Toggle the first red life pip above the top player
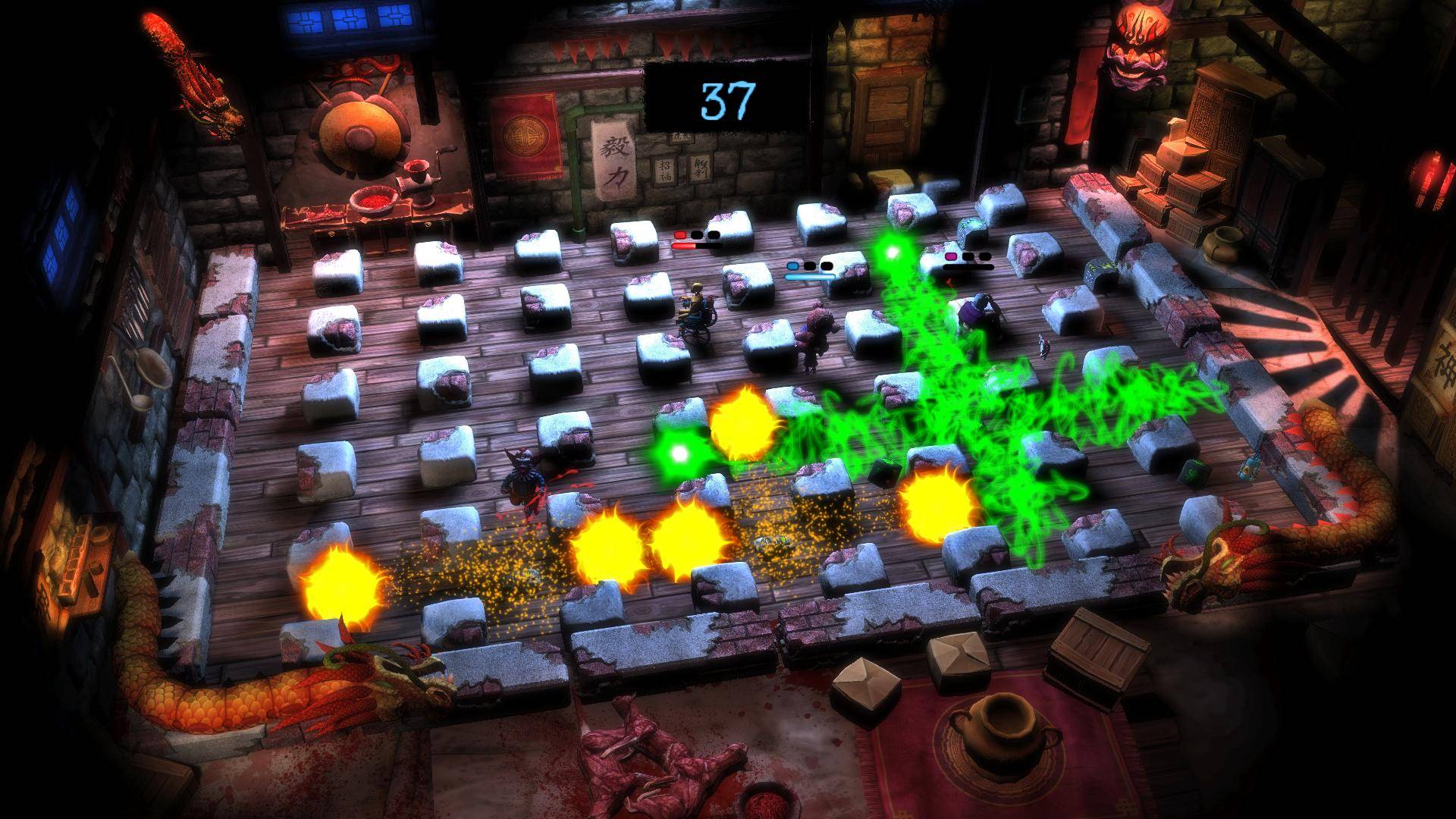The width and height of the screenshot is (1456, 819). [x=680, y=235]
